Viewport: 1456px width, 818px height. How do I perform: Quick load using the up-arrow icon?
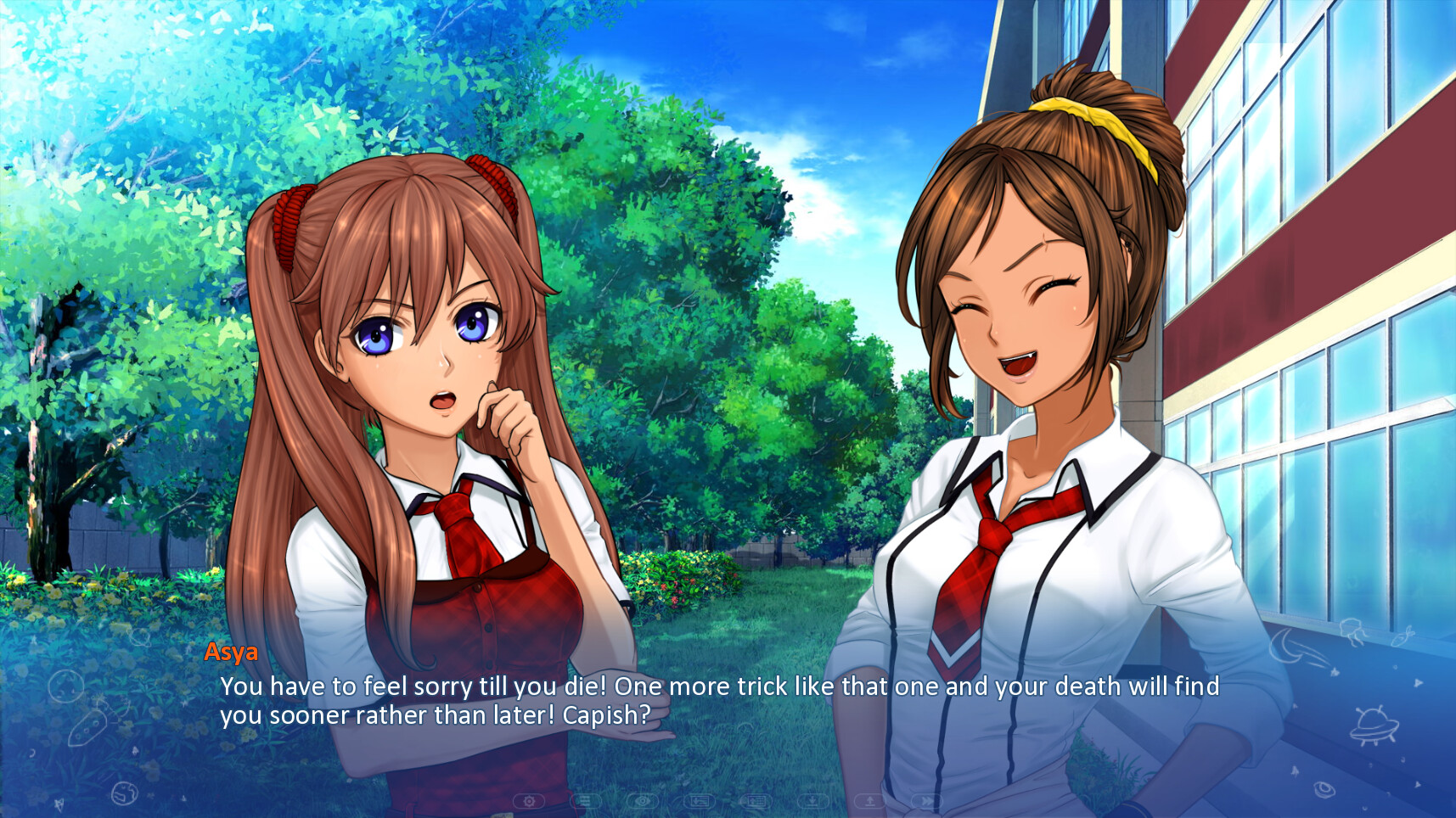(x=869, y=799)
